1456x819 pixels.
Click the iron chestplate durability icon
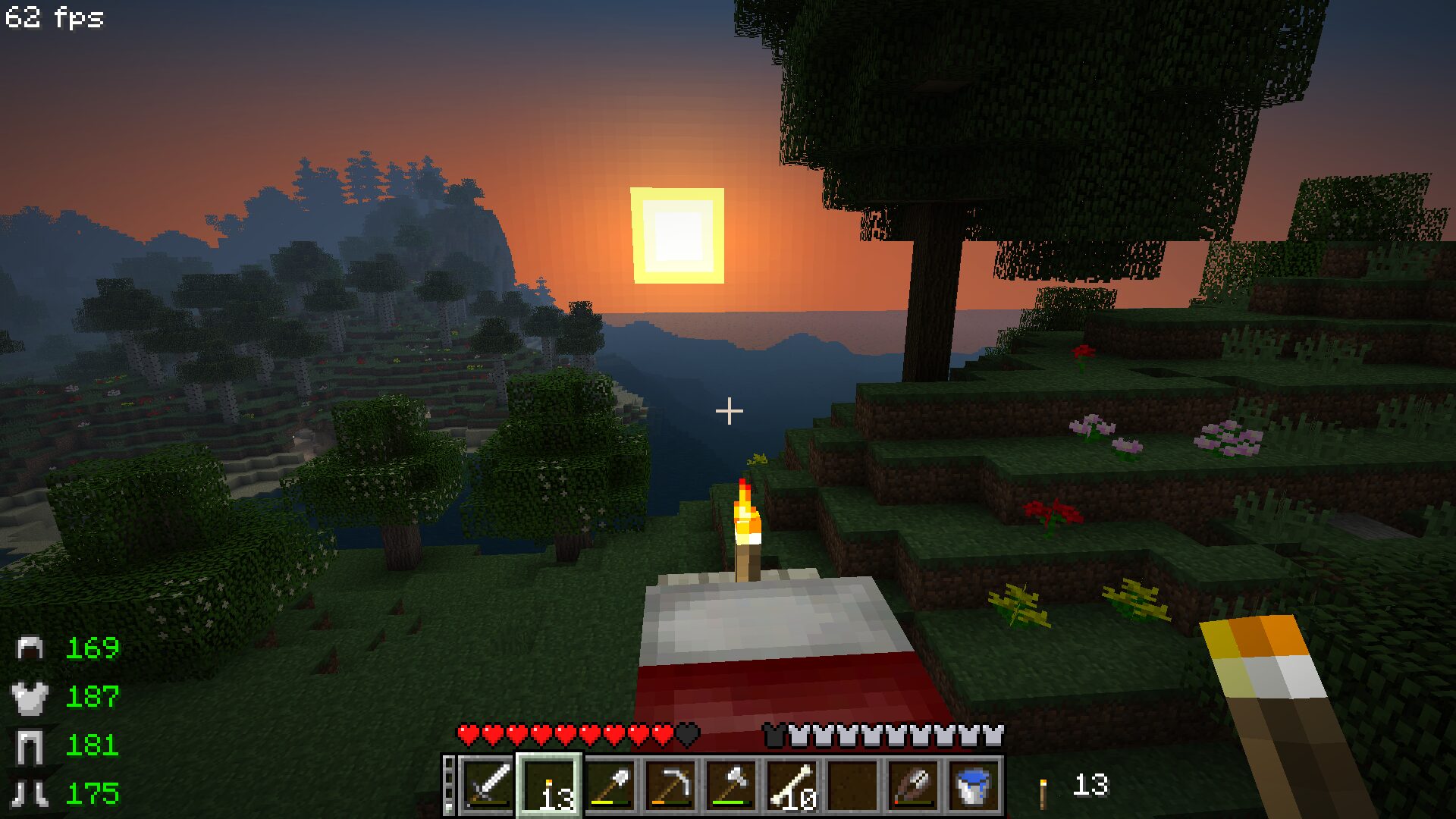pos(30,697)
